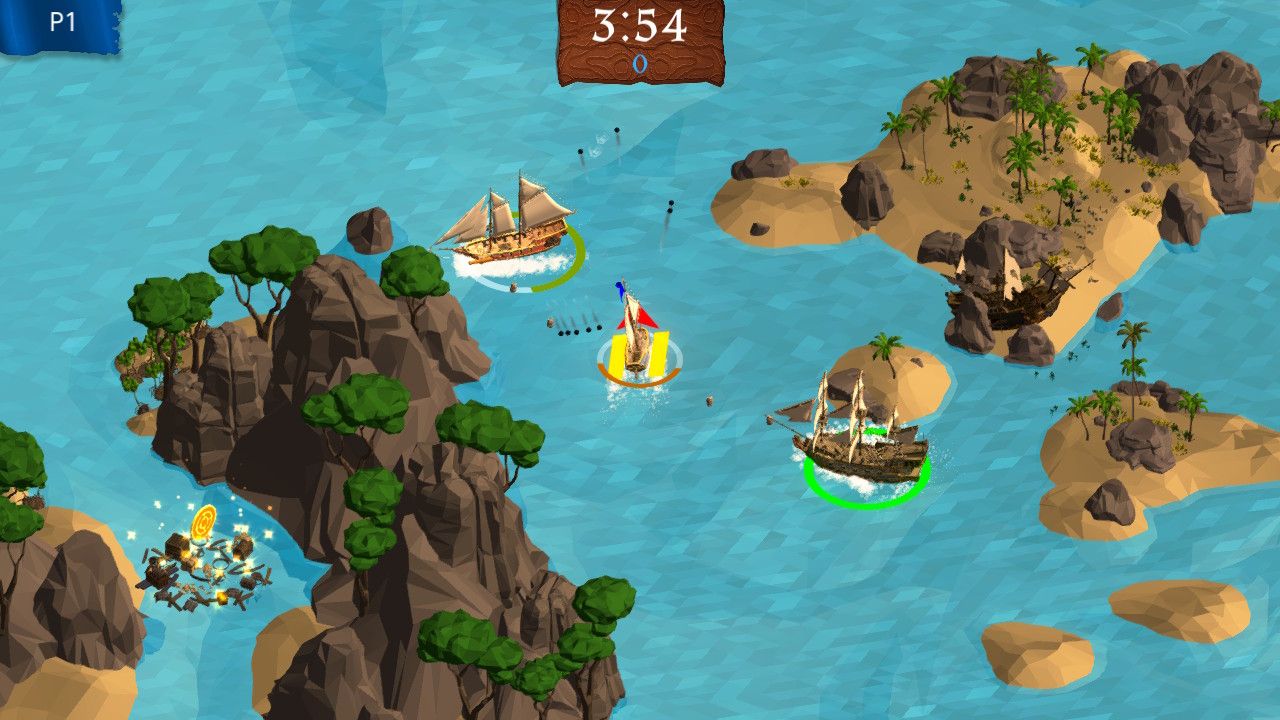Click the wooden timer plaque showing 3:54
The width and height of the screenshot is (1280, 720).
tap(641, 25)
